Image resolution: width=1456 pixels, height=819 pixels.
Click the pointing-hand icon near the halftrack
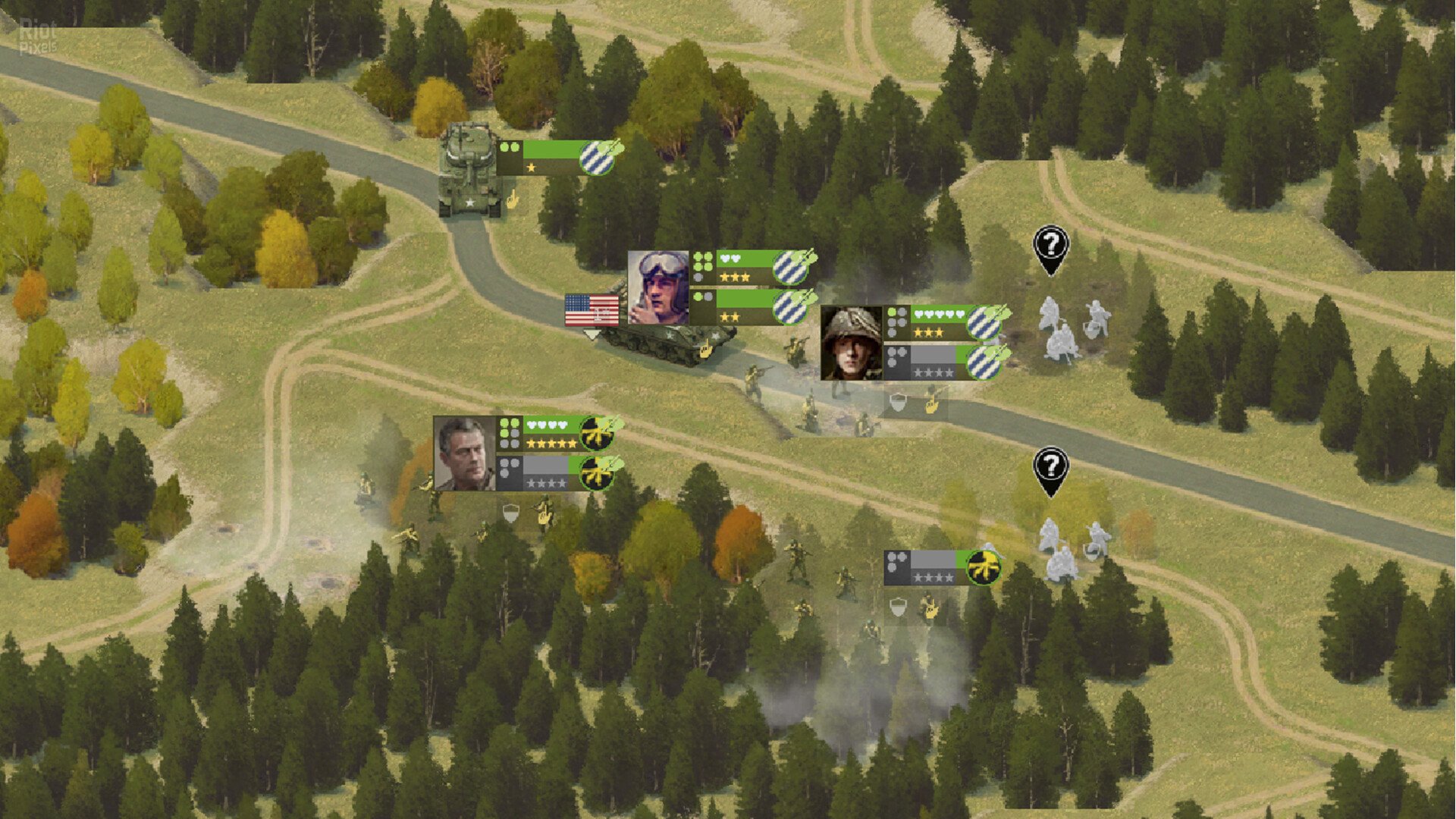pos(706,350)
